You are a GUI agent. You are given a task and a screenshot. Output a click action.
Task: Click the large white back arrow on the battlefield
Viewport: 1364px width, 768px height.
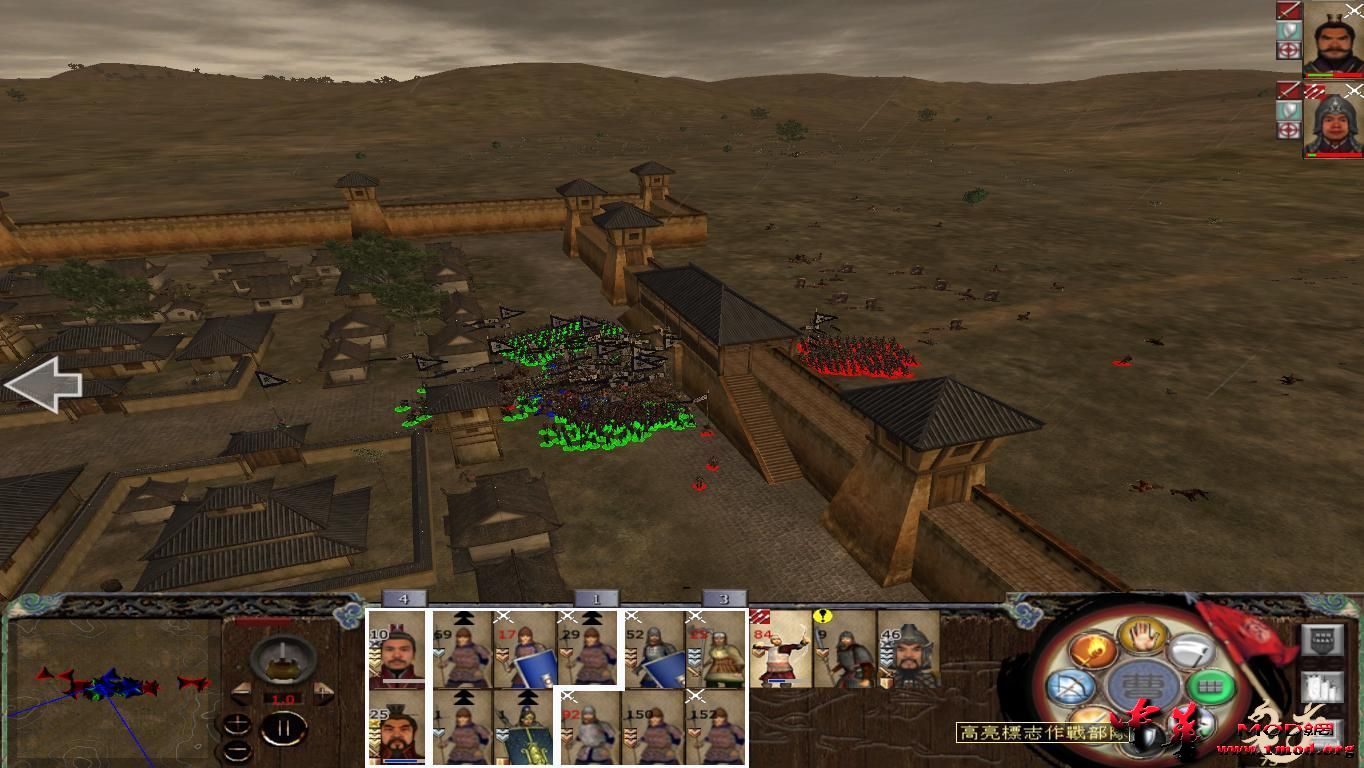coord(45,385)
